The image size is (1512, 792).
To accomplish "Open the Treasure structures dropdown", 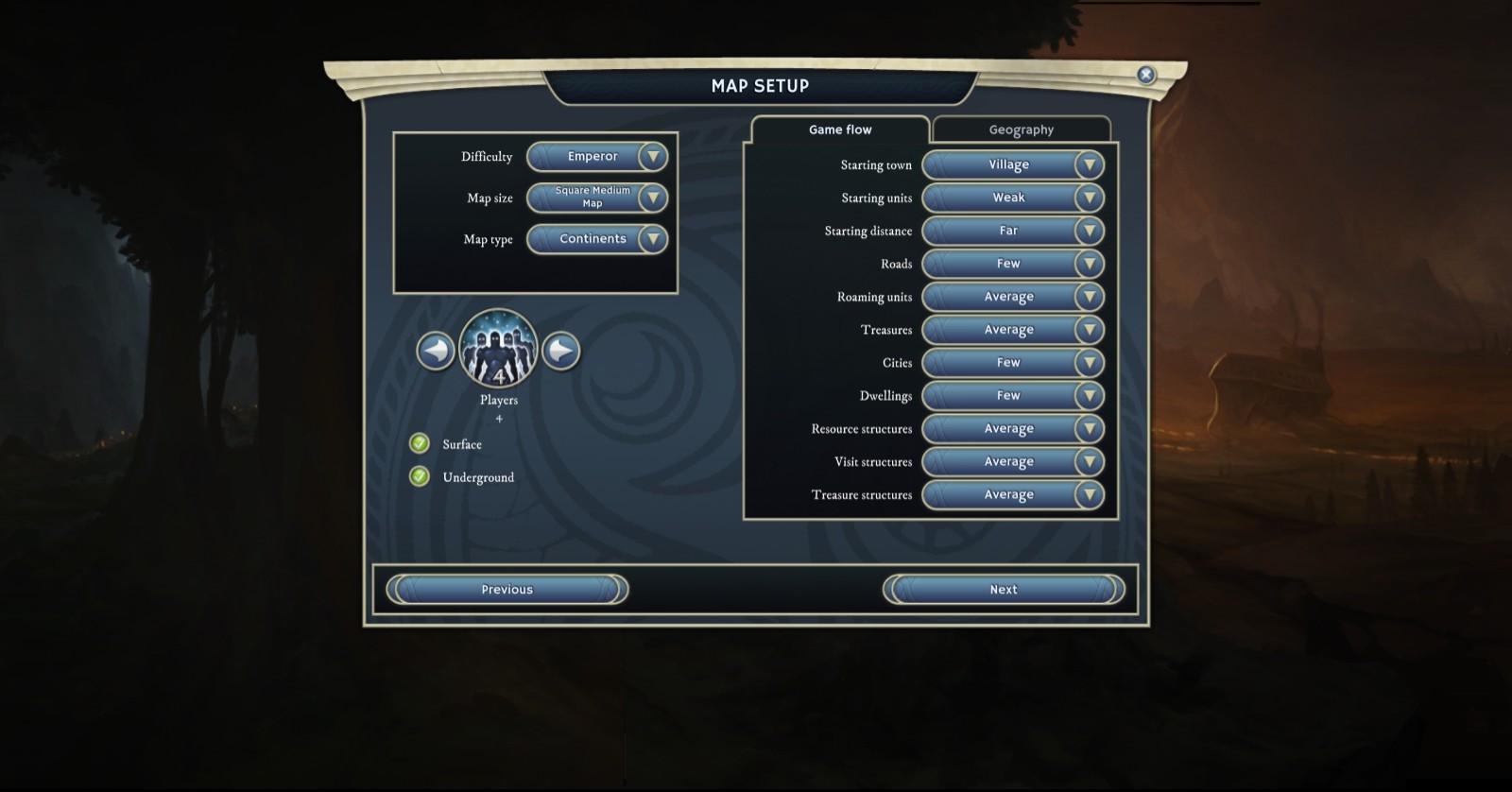I will point(1013,494).
